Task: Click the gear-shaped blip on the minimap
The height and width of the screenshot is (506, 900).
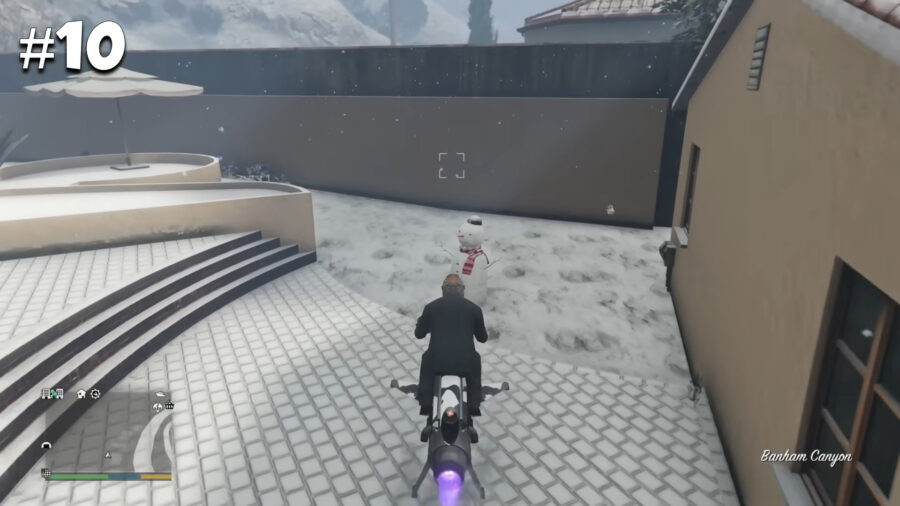Action: pyautogui.click(x=95, y=394)
